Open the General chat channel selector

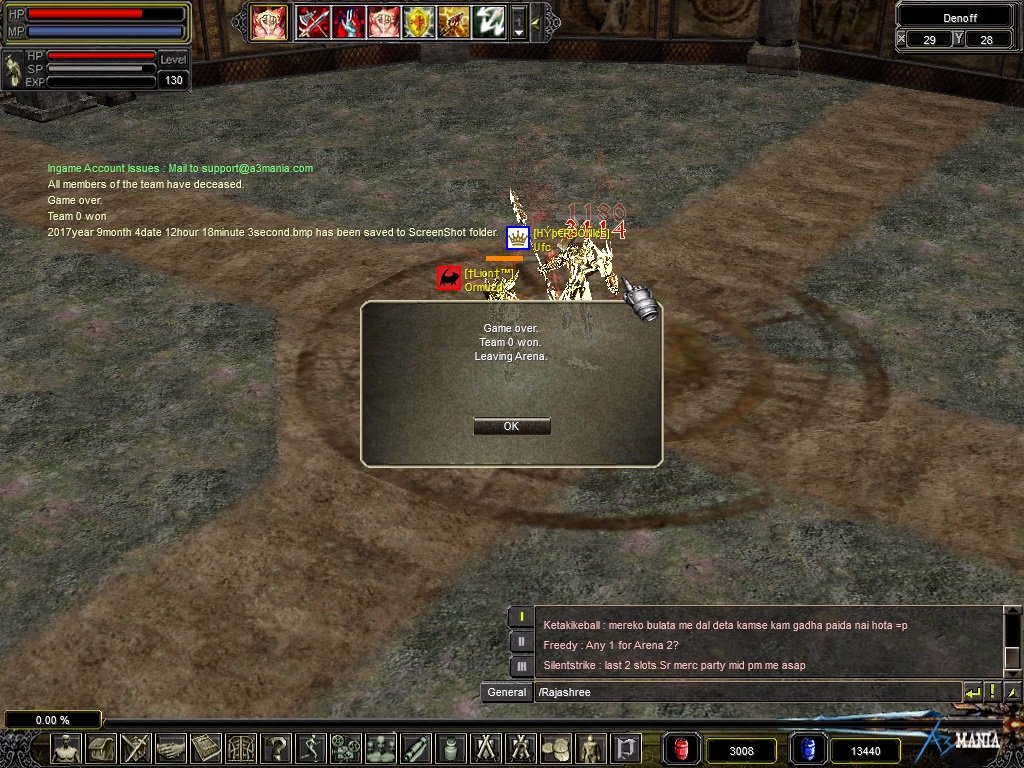[x=506, y=692]
